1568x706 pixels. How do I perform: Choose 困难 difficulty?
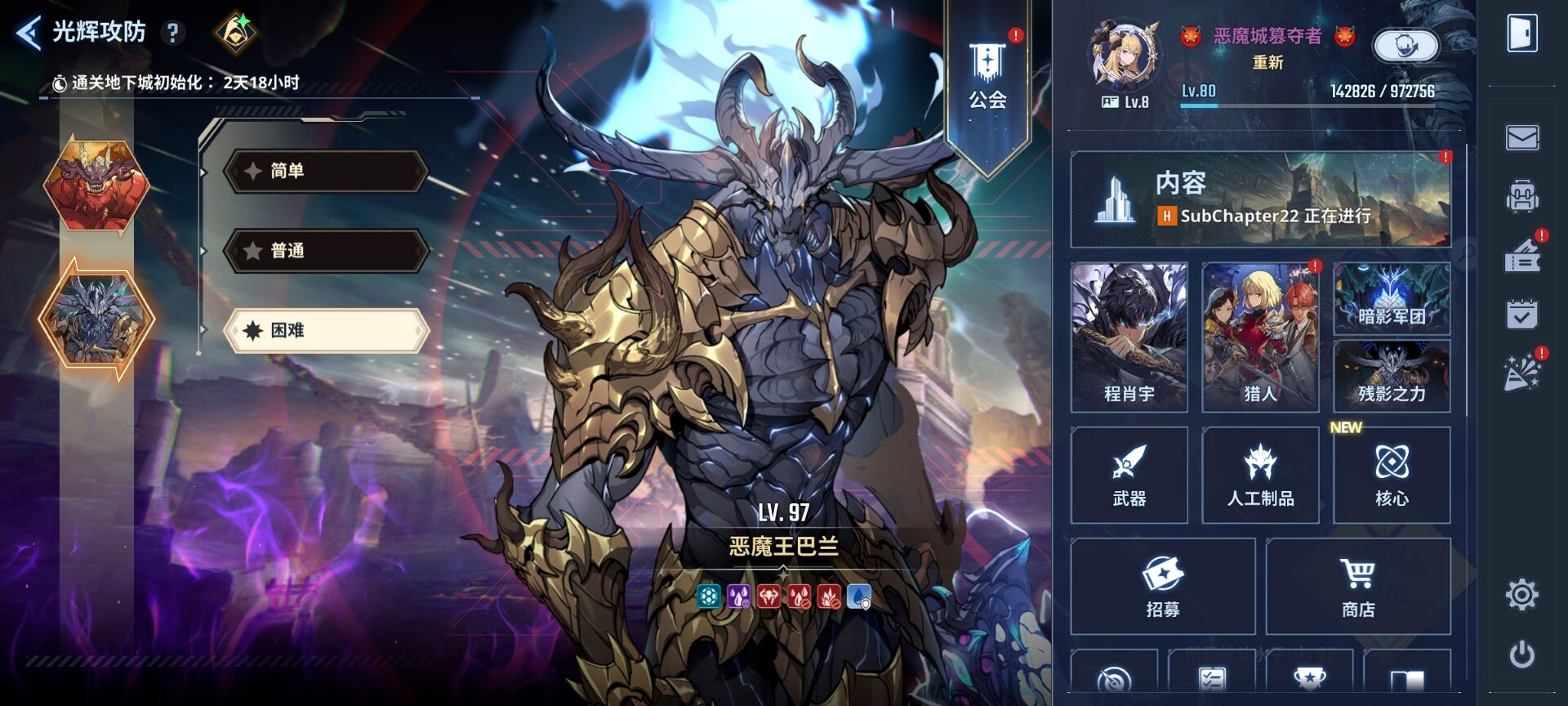click(326, 330)
